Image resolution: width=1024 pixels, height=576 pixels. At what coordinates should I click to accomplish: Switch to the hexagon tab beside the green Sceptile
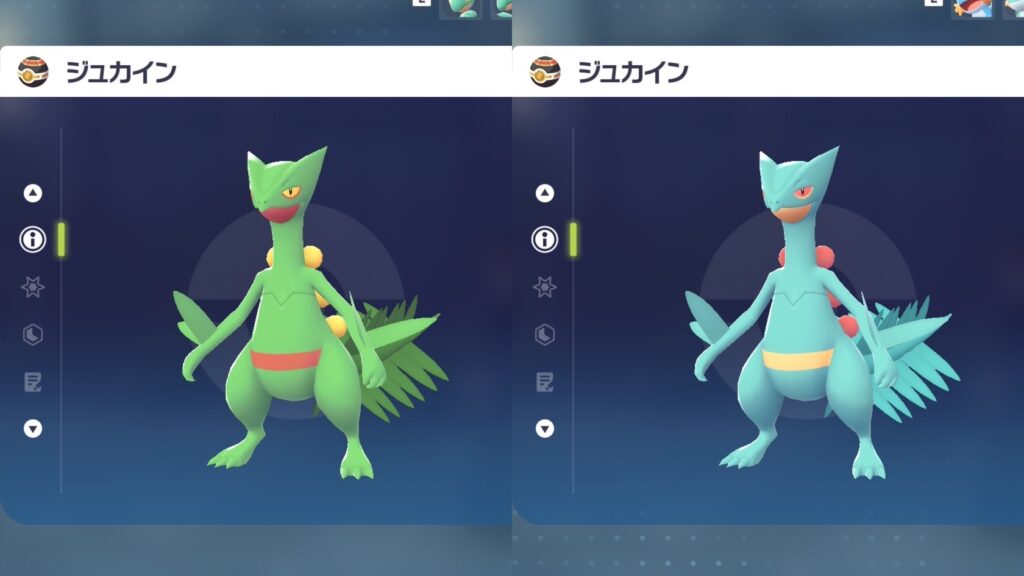(x=33, y=334)
